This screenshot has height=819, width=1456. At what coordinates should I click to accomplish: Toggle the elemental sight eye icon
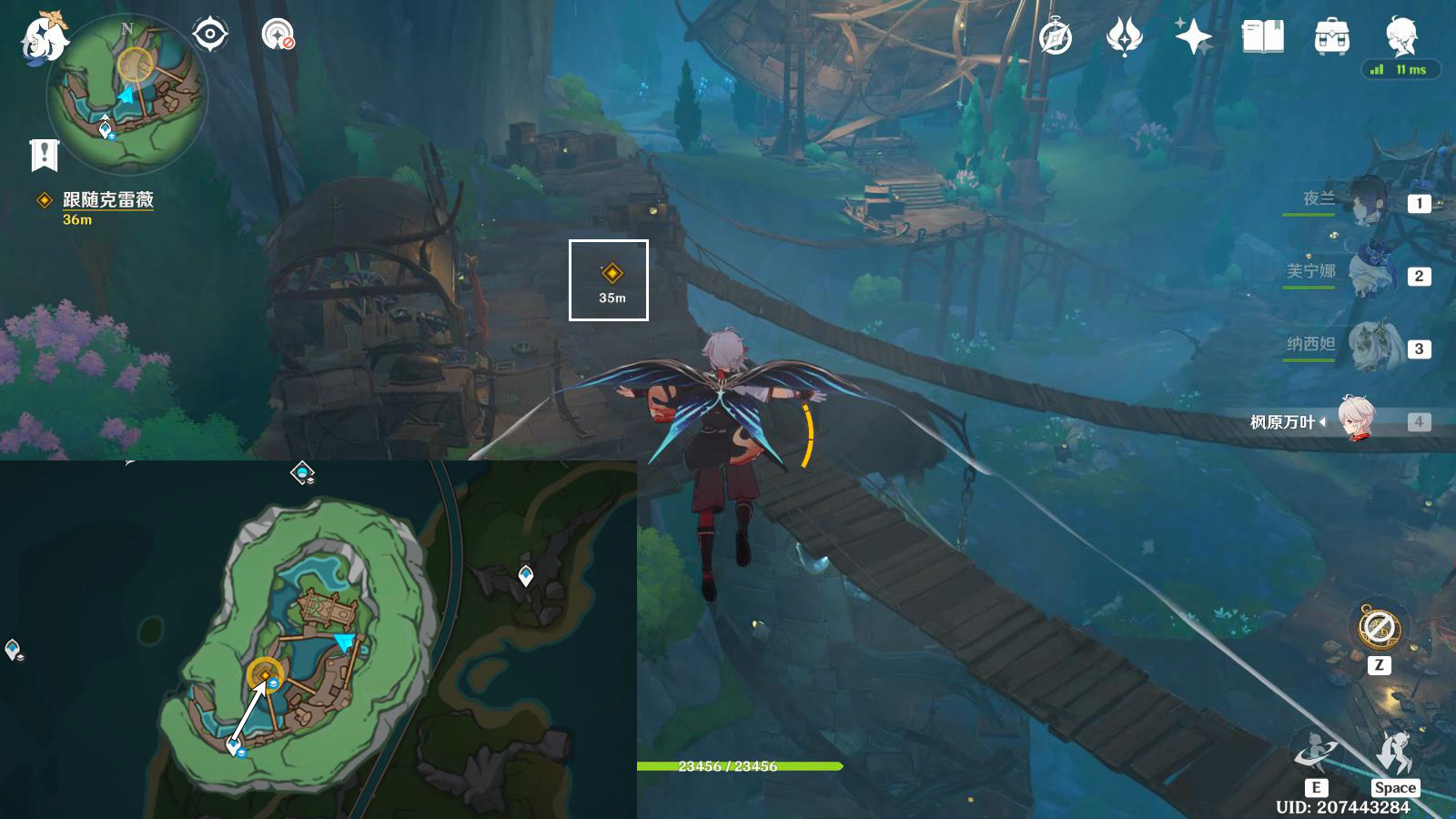tap(209, 35)
